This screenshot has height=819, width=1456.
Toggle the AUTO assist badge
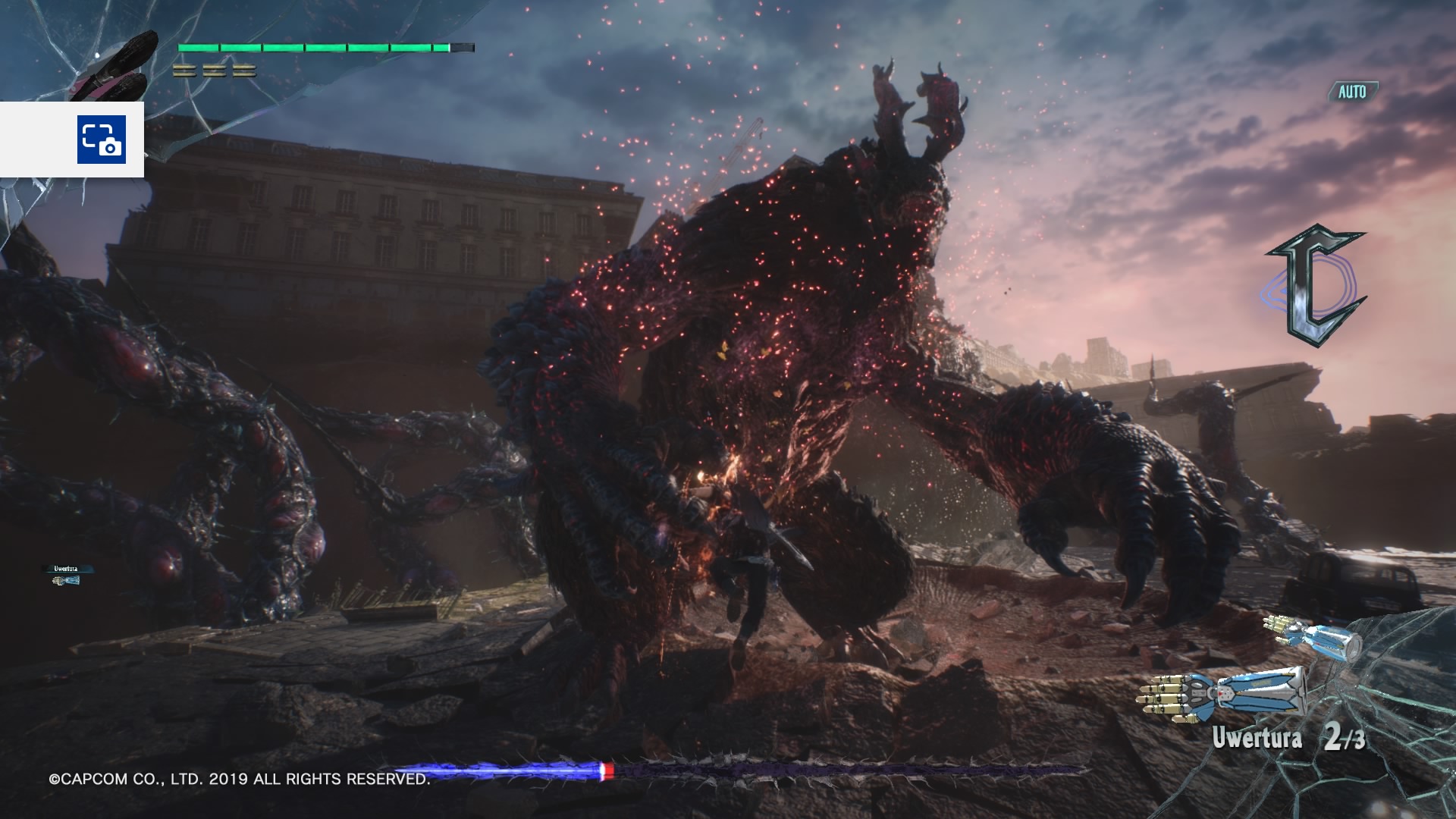(x=1352, y=92)
